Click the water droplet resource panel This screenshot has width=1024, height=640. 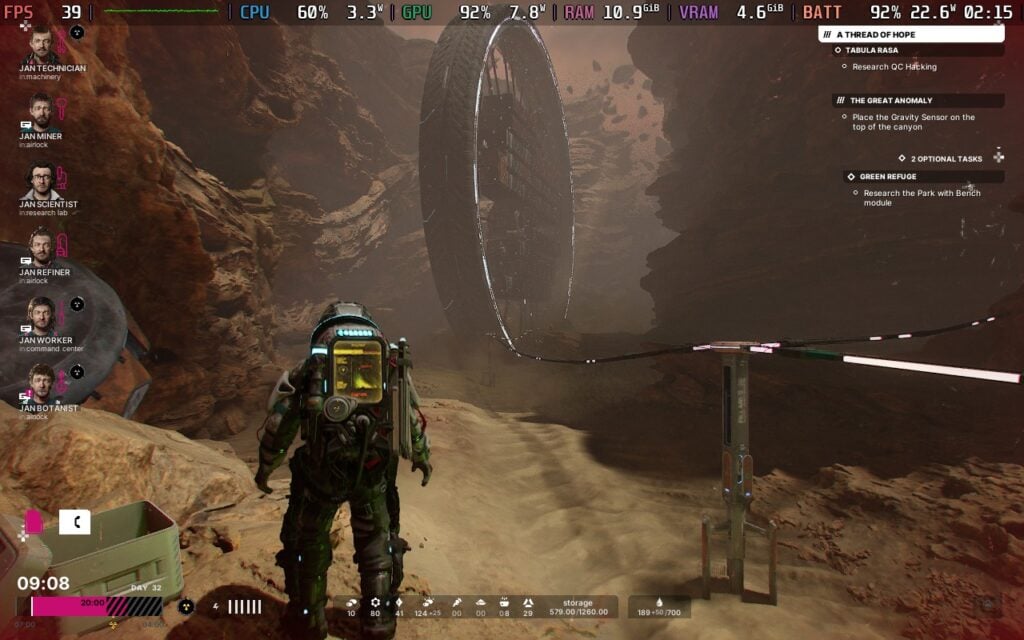[x=660, y=607]
